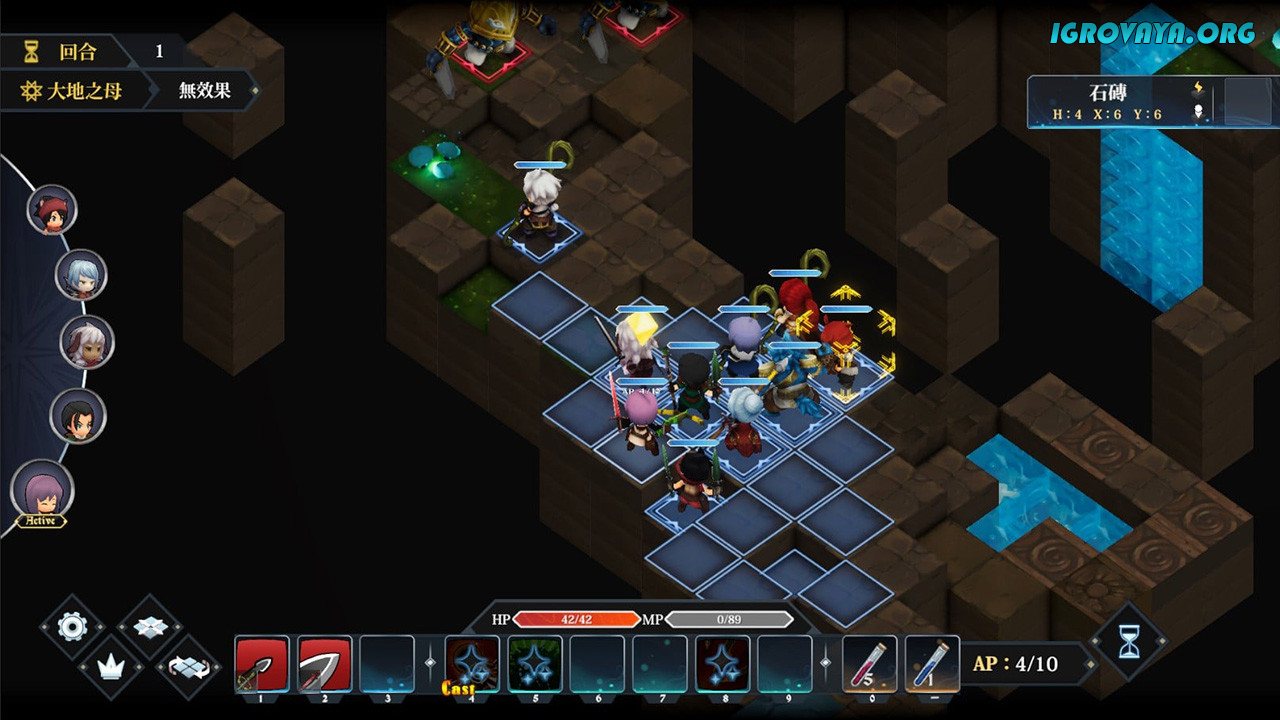
Task: Rotate the camera with the arrows icon
Action: pyautogui.click(x=188, y=666)
